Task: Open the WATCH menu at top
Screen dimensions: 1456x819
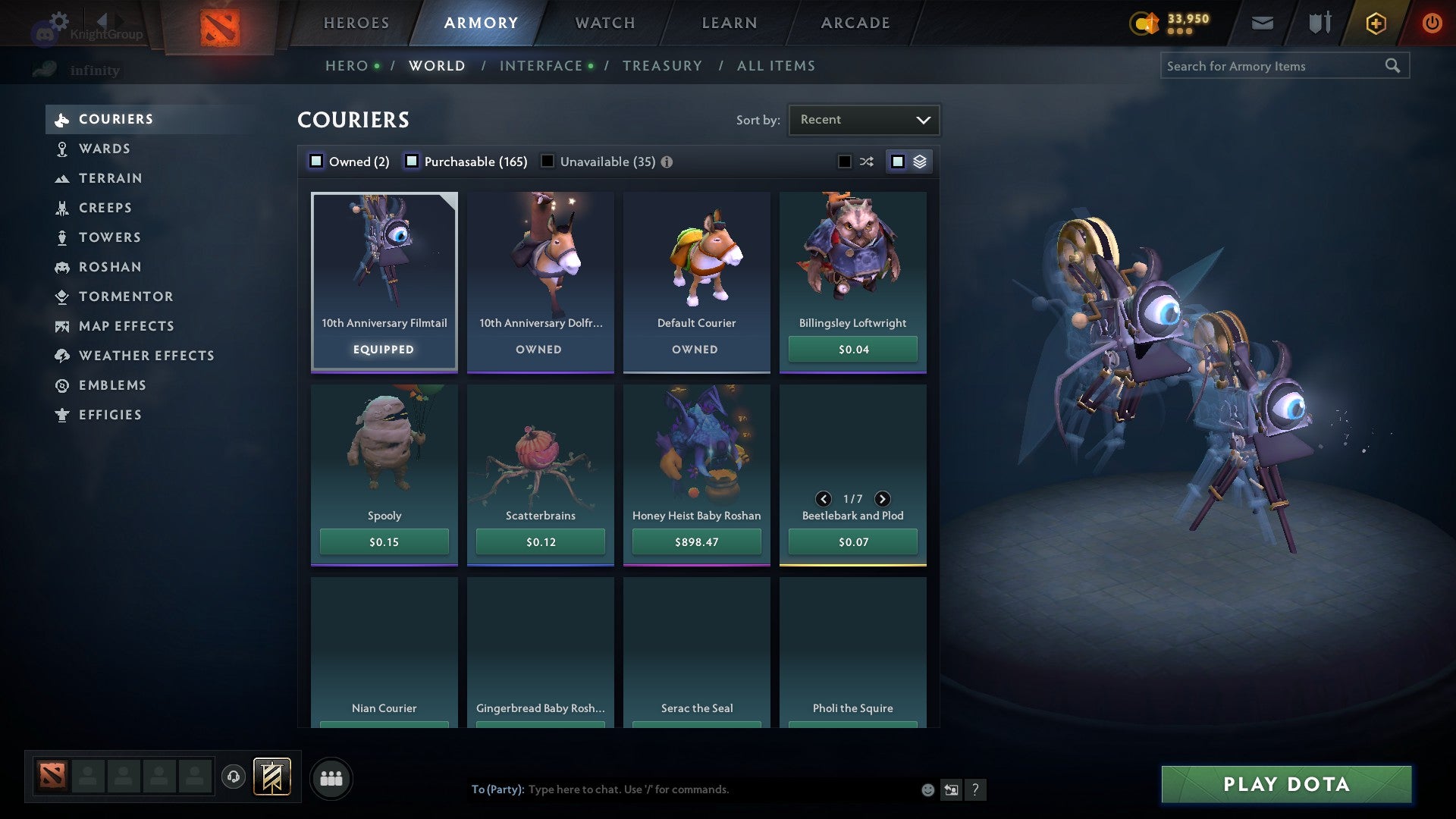Action: (x=605, y=23)
